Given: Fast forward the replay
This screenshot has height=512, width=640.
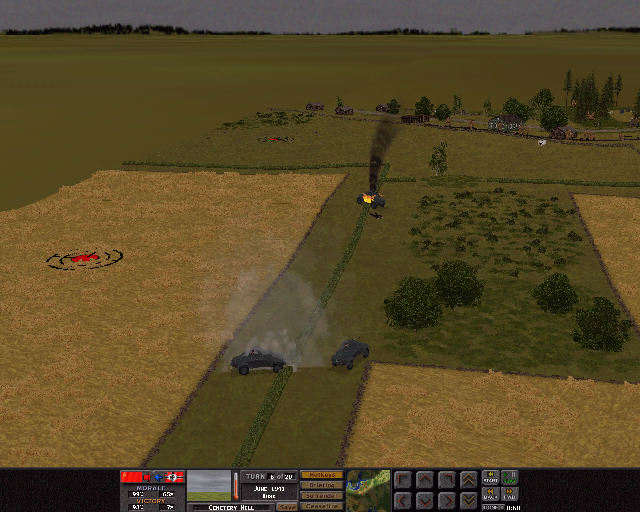Looking at the screenshot, I should pos(511,494).
